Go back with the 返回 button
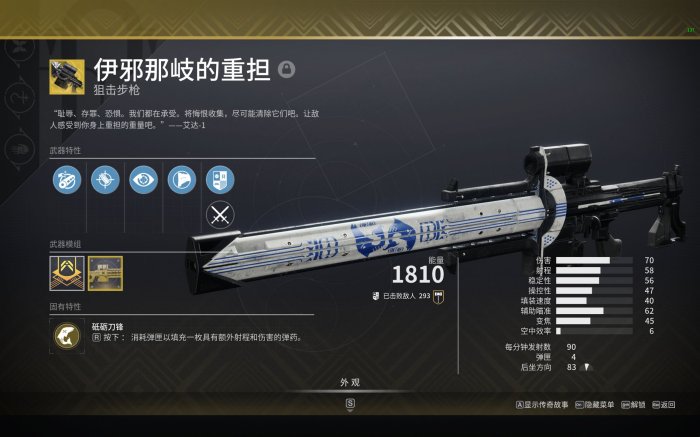This screenshot has width=700, height=437. coord(663,405)
